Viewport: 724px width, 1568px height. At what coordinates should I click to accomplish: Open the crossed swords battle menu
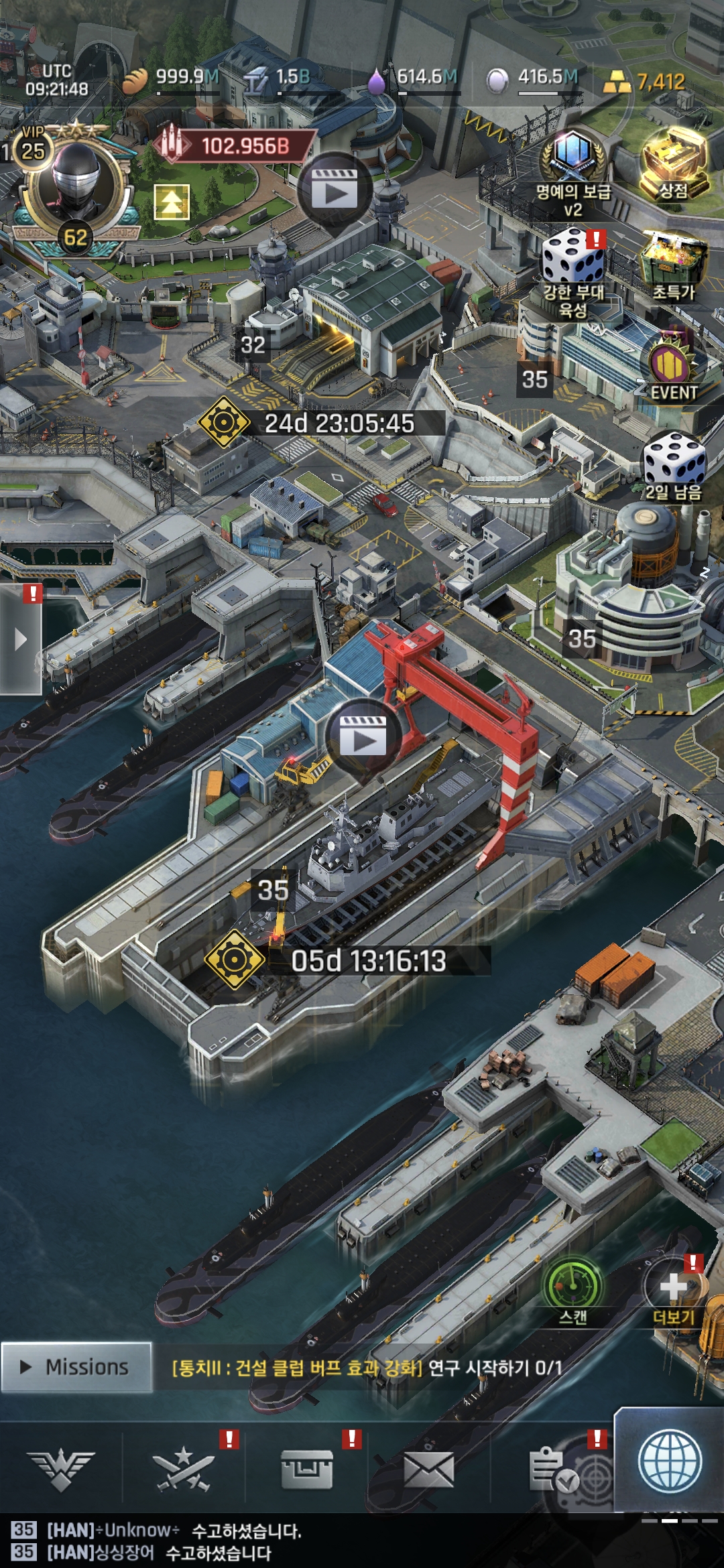pyautogui.click(x=183, y=1471)
